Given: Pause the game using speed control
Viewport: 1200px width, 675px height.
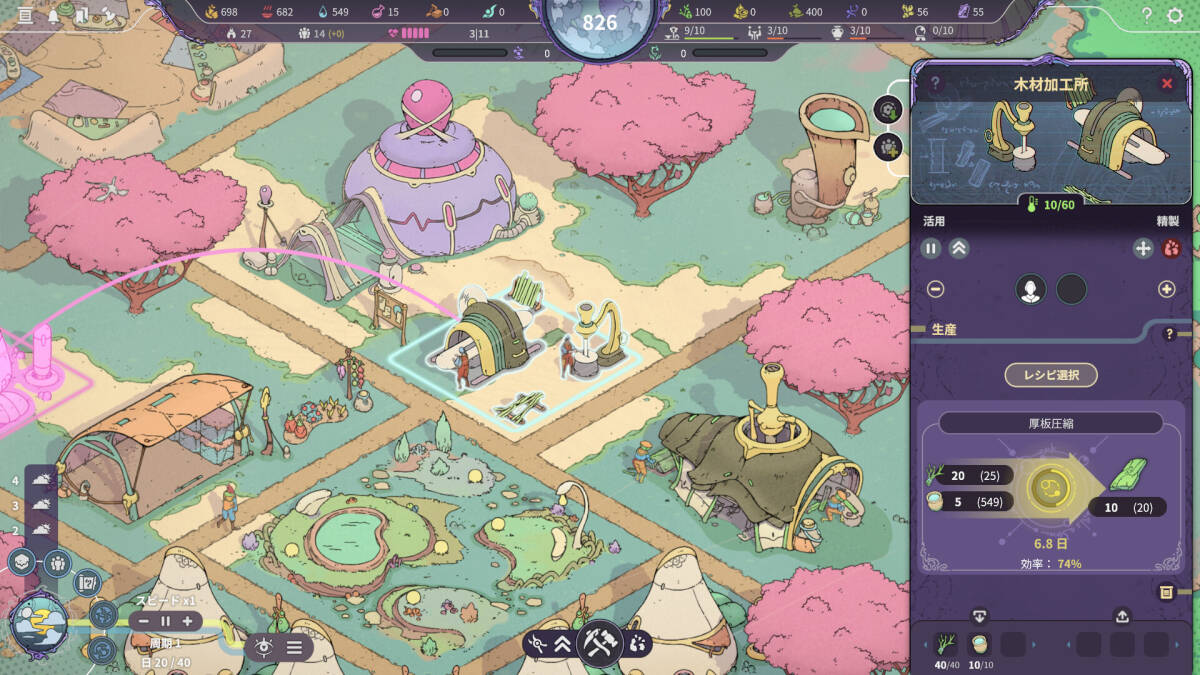Looking at the screenshot, I should (165, 621).
